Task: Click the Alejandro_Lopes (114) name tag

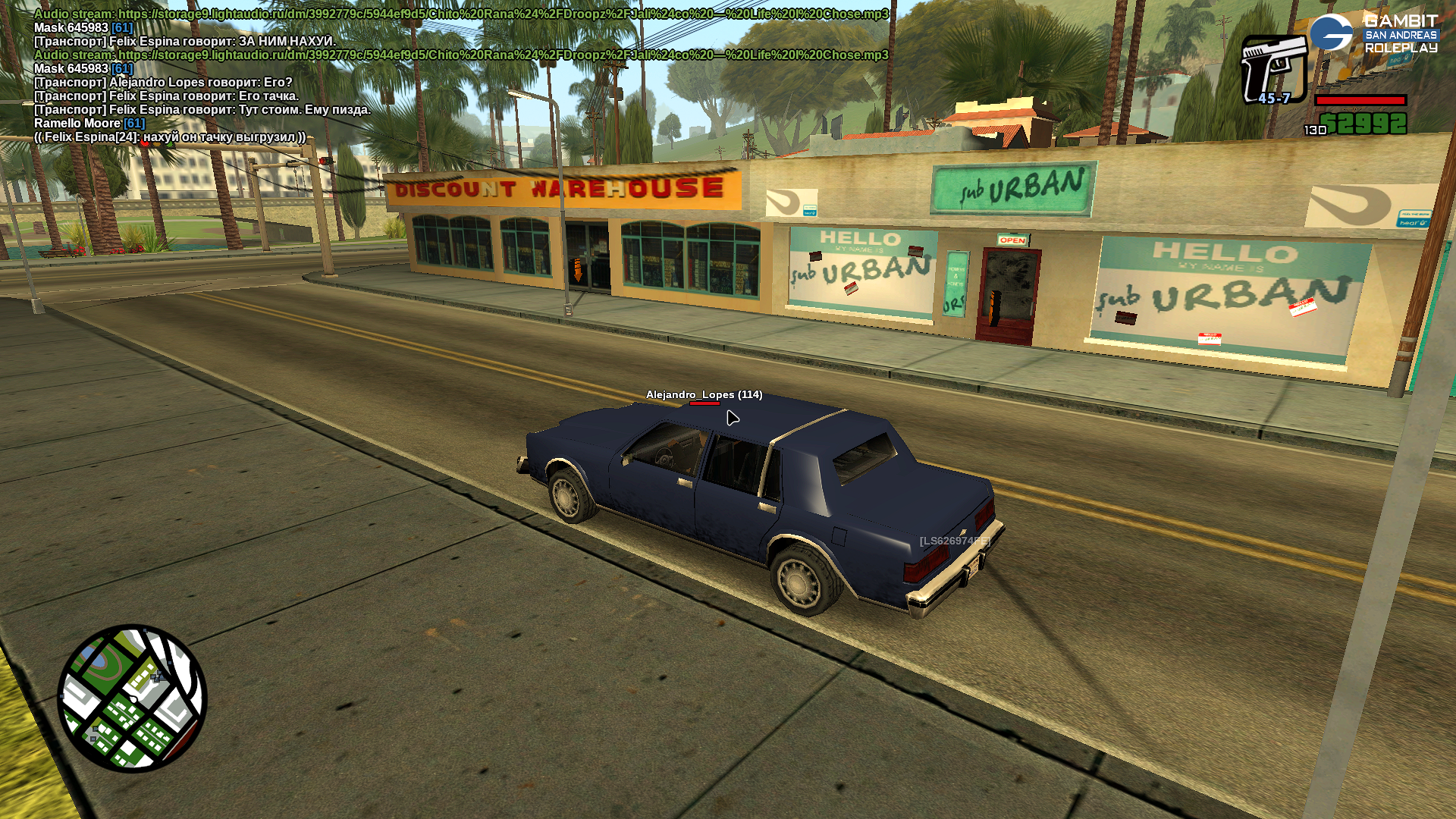Action: tap(704, 394)
